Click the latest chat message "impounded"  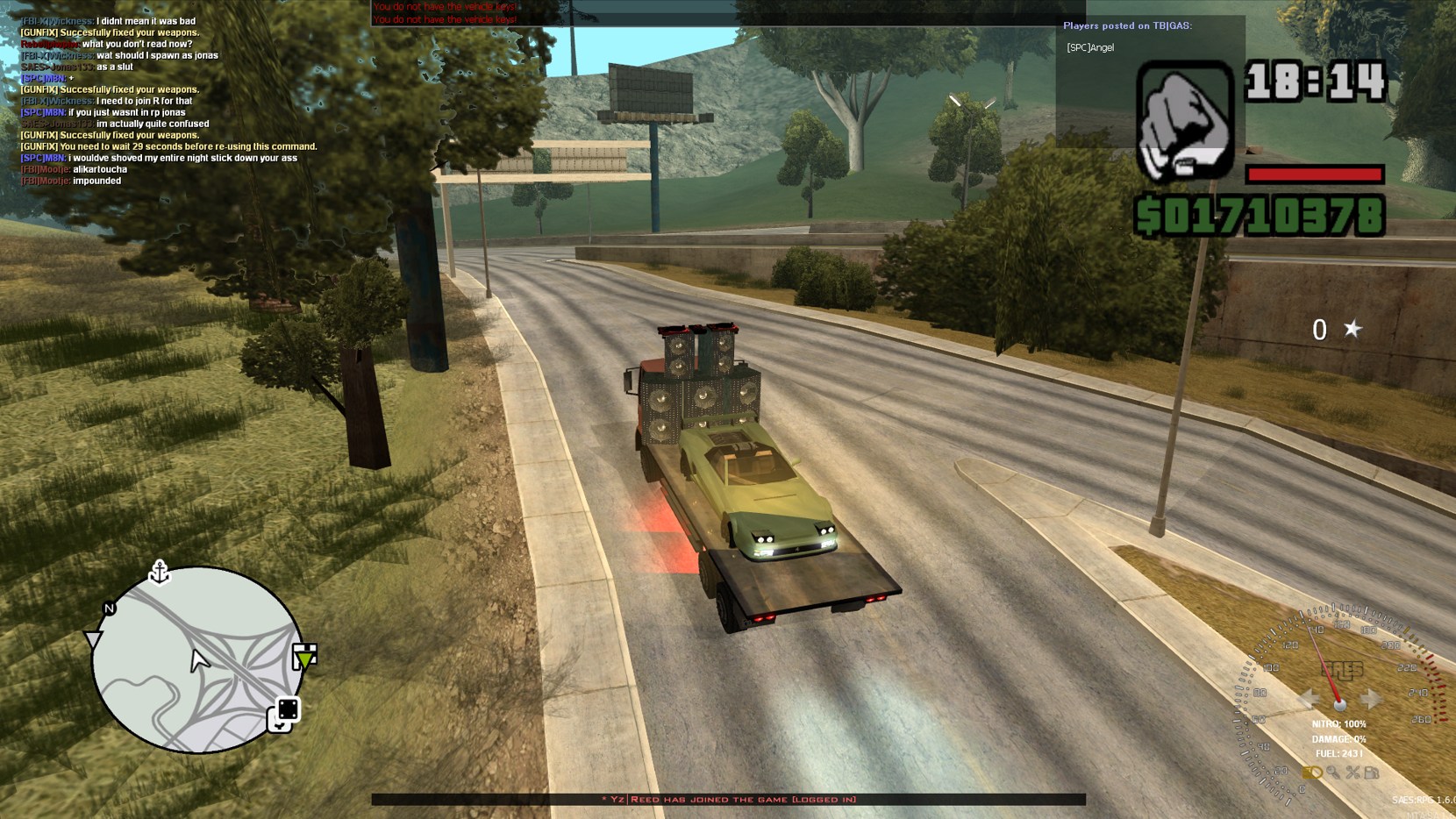[x=96, y=181]
